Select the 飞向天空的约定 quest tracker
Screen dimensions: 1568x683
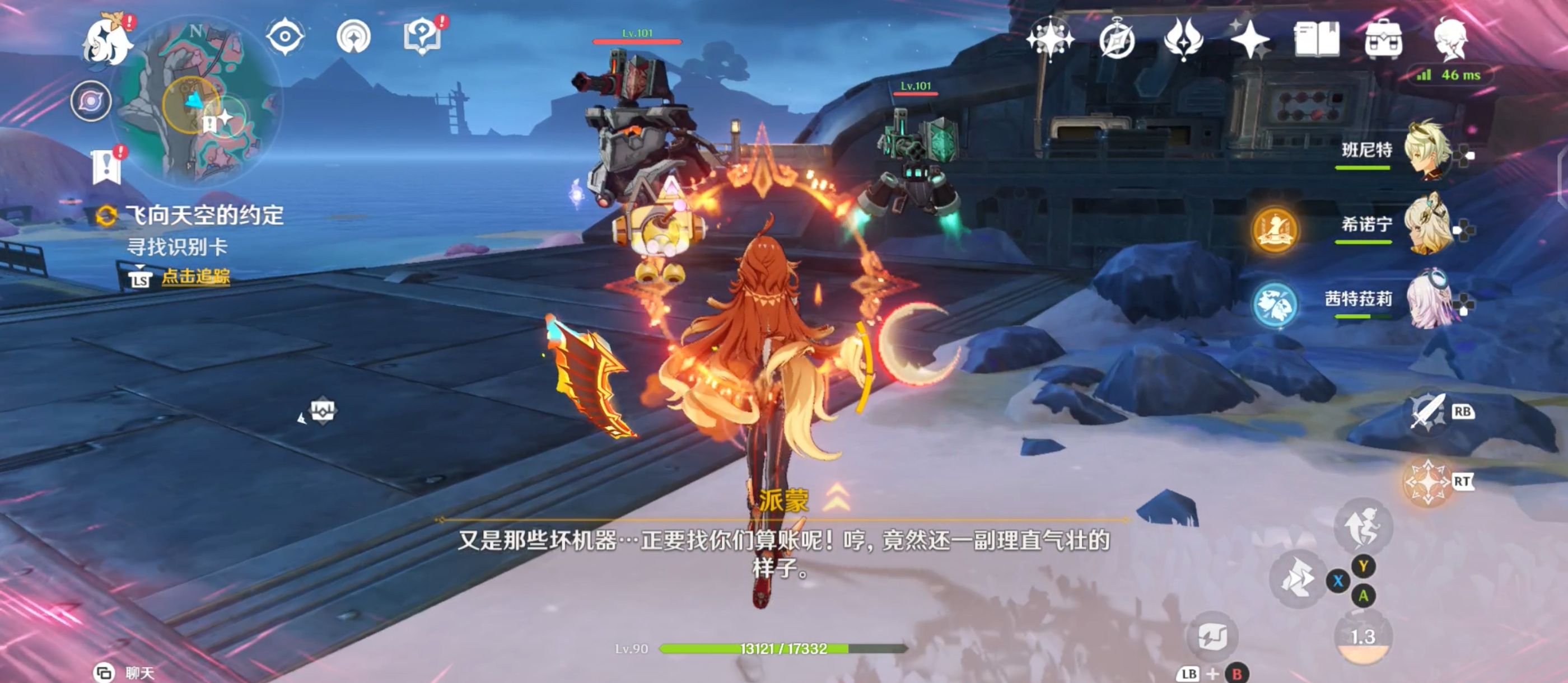click(204, 216)
